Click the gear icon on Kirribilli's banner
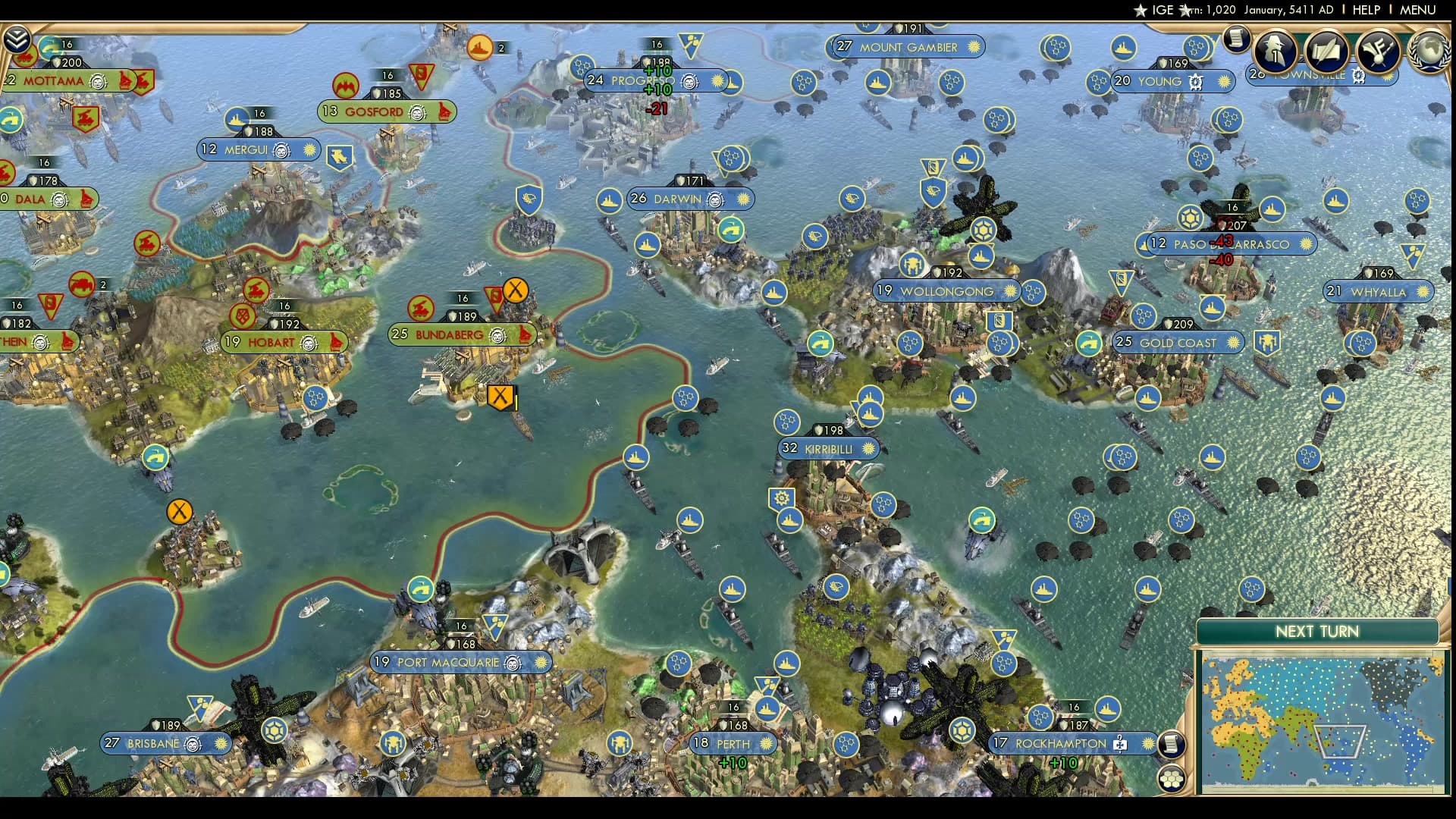The width and height of the screenshot is (1456, 819). (x=781, y=499)
